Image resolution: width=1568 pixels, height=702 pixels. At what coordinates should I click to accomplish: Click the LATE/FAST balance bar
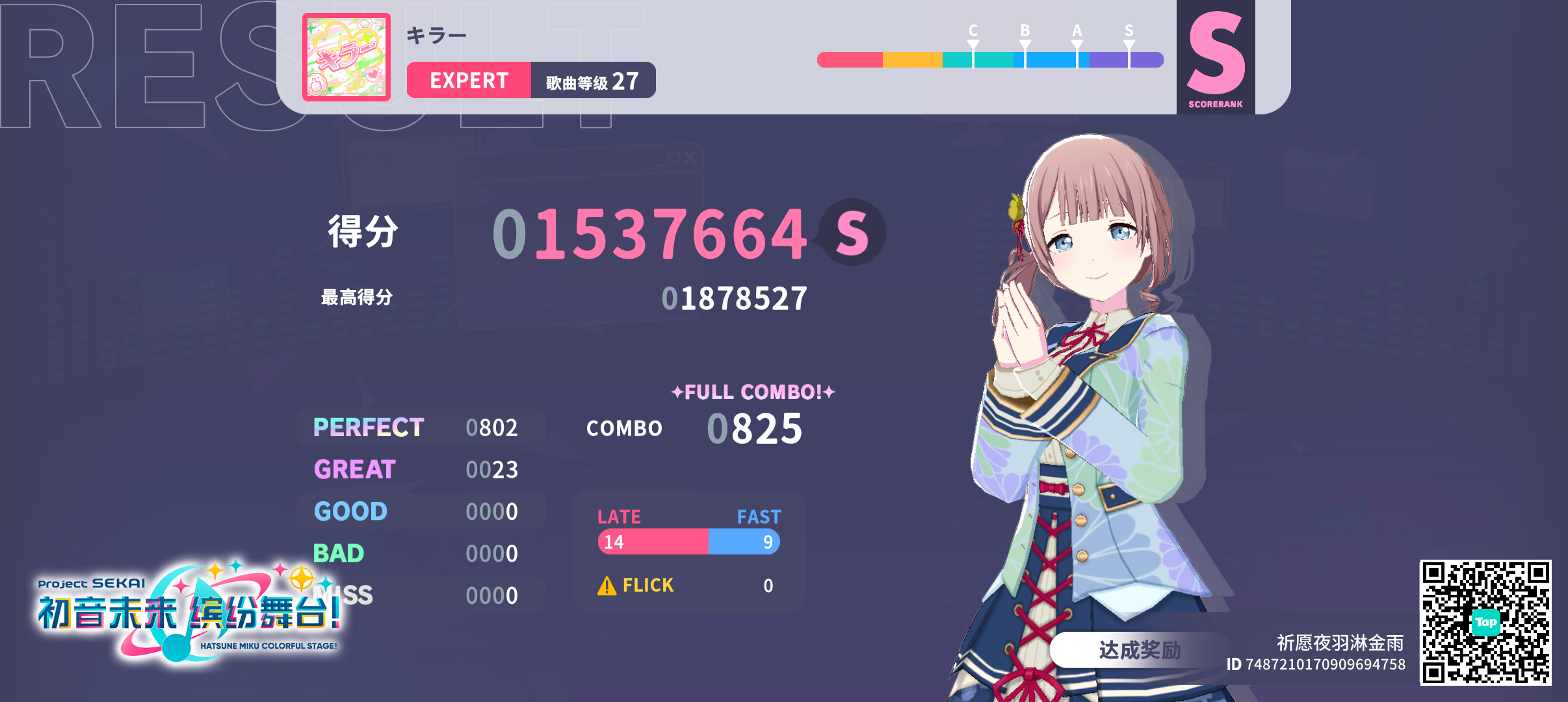click(689, 541)
